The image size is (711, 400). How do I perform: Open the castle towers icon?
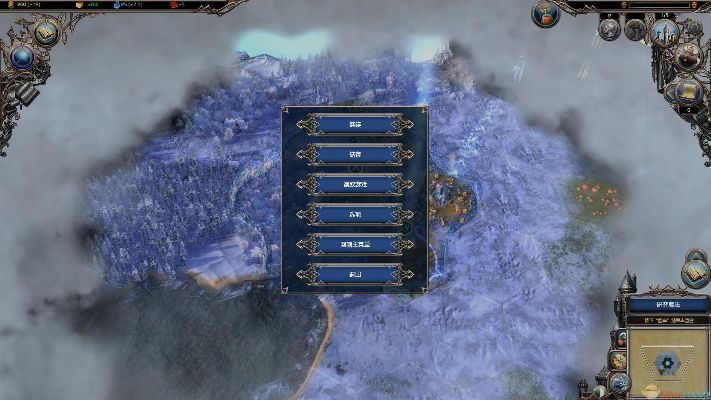click(665, 31)
